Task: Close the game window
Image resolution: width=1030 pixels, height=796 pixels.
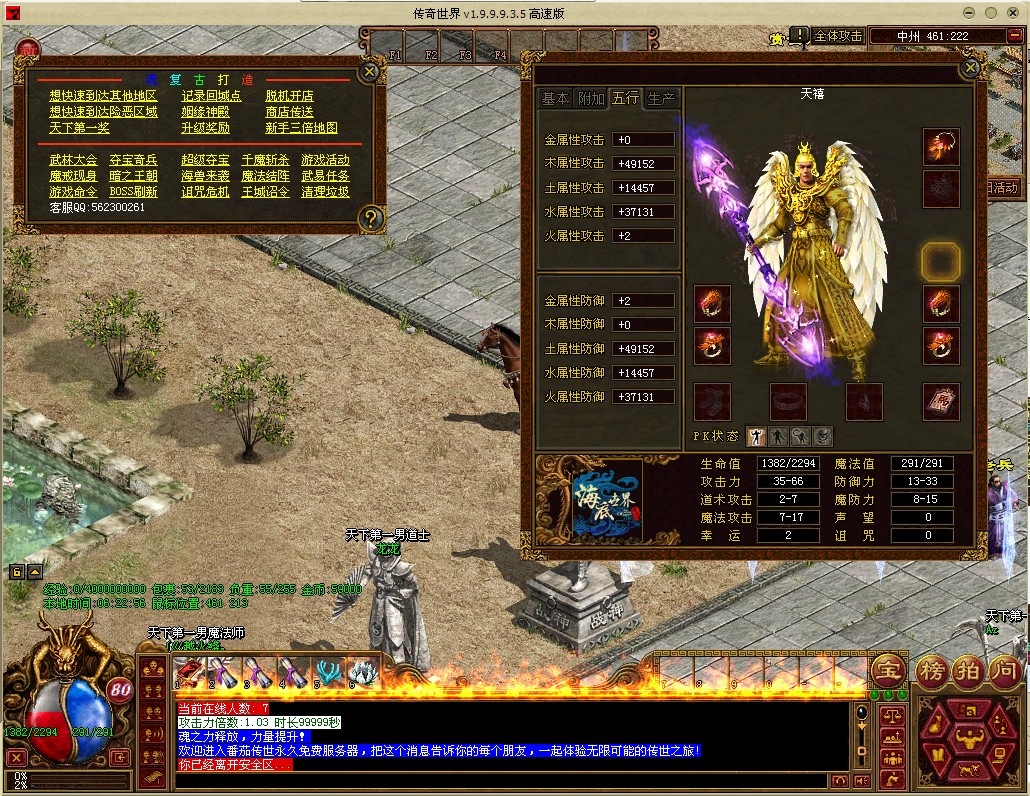Action: pyautogui.click(x=1013, y=12)
